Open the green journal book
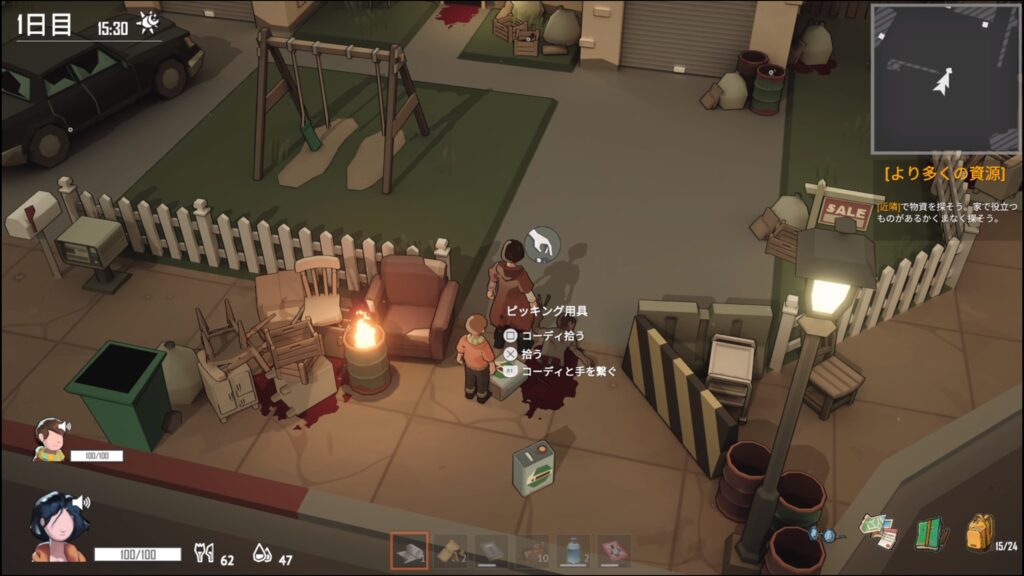Viewport: 1024px width, 576px height. [x=931, y=533]
